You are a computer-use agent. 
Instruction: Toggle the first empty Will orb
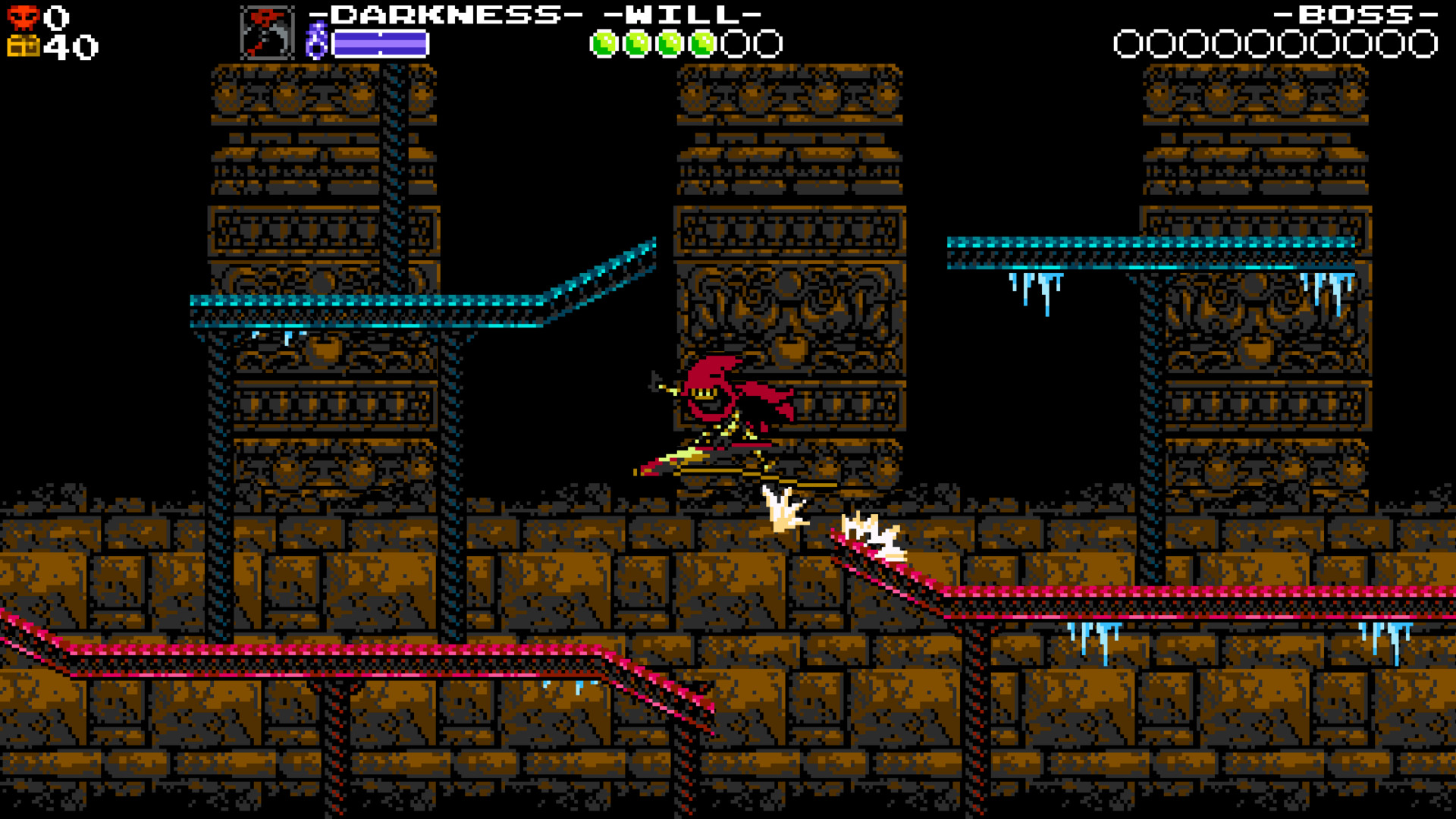coord(734,42)
